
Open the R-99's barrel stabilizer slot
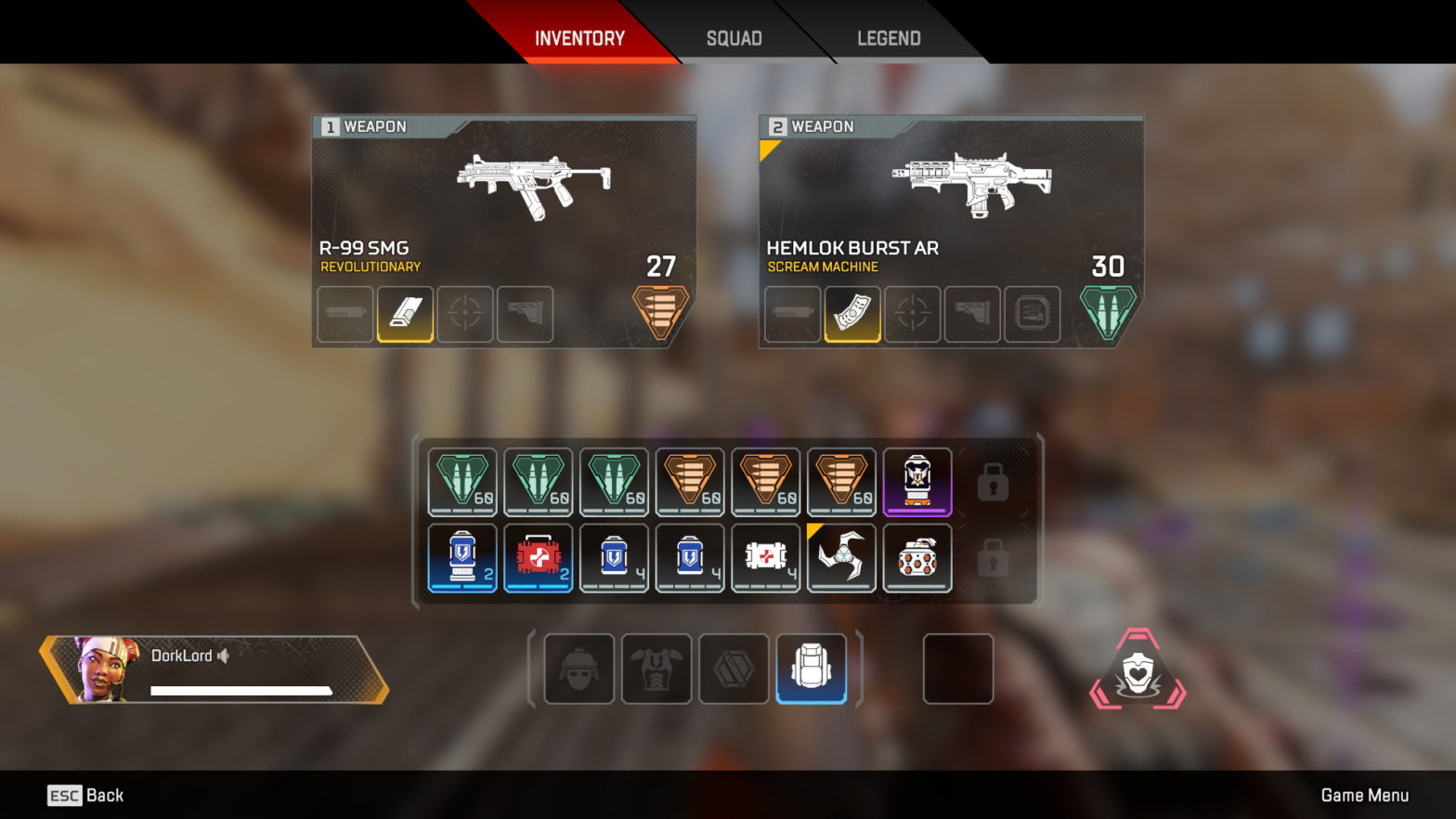pos(344,314)
